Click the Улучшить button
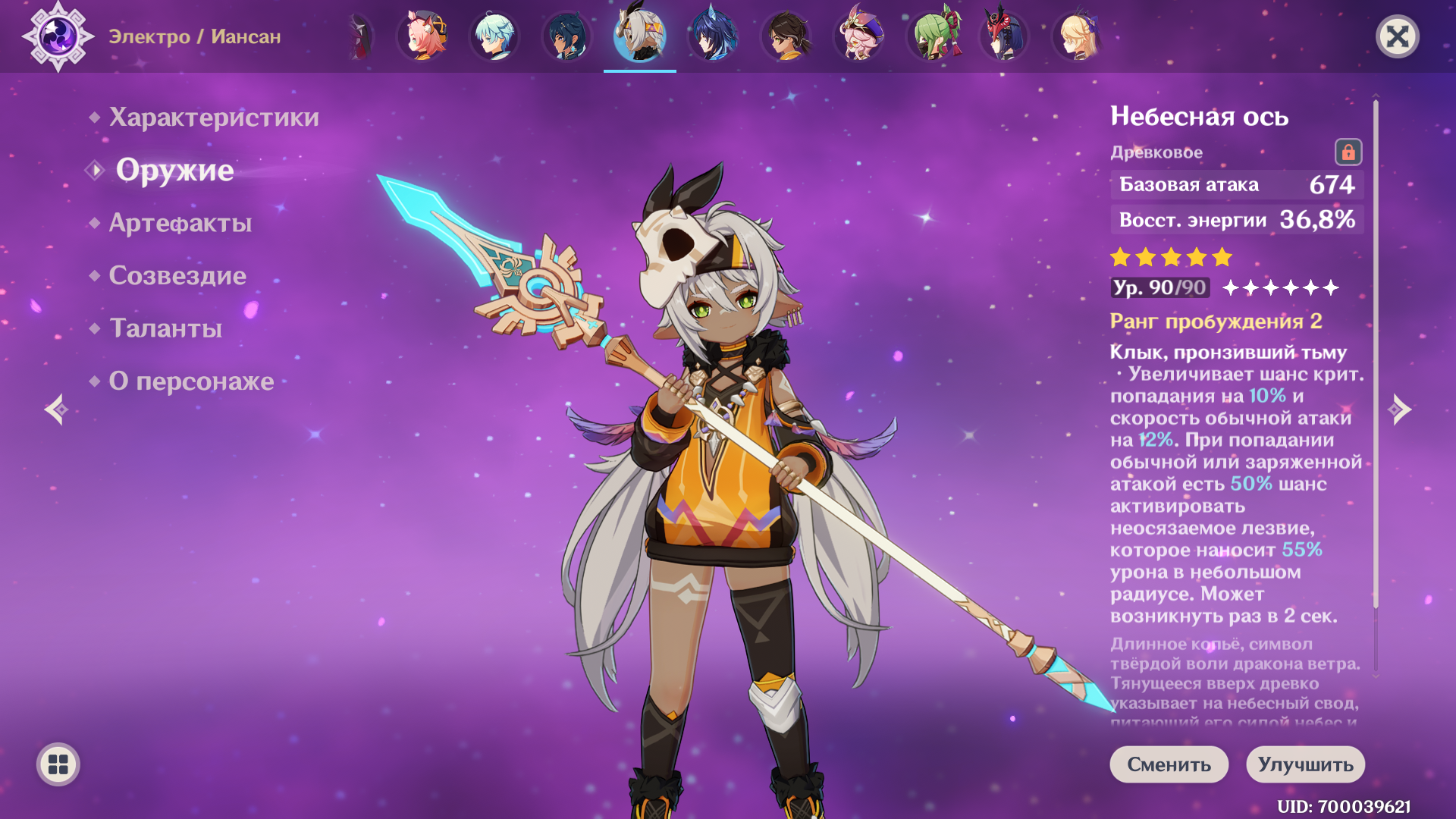The image size is (1456, 819). 1305,764
